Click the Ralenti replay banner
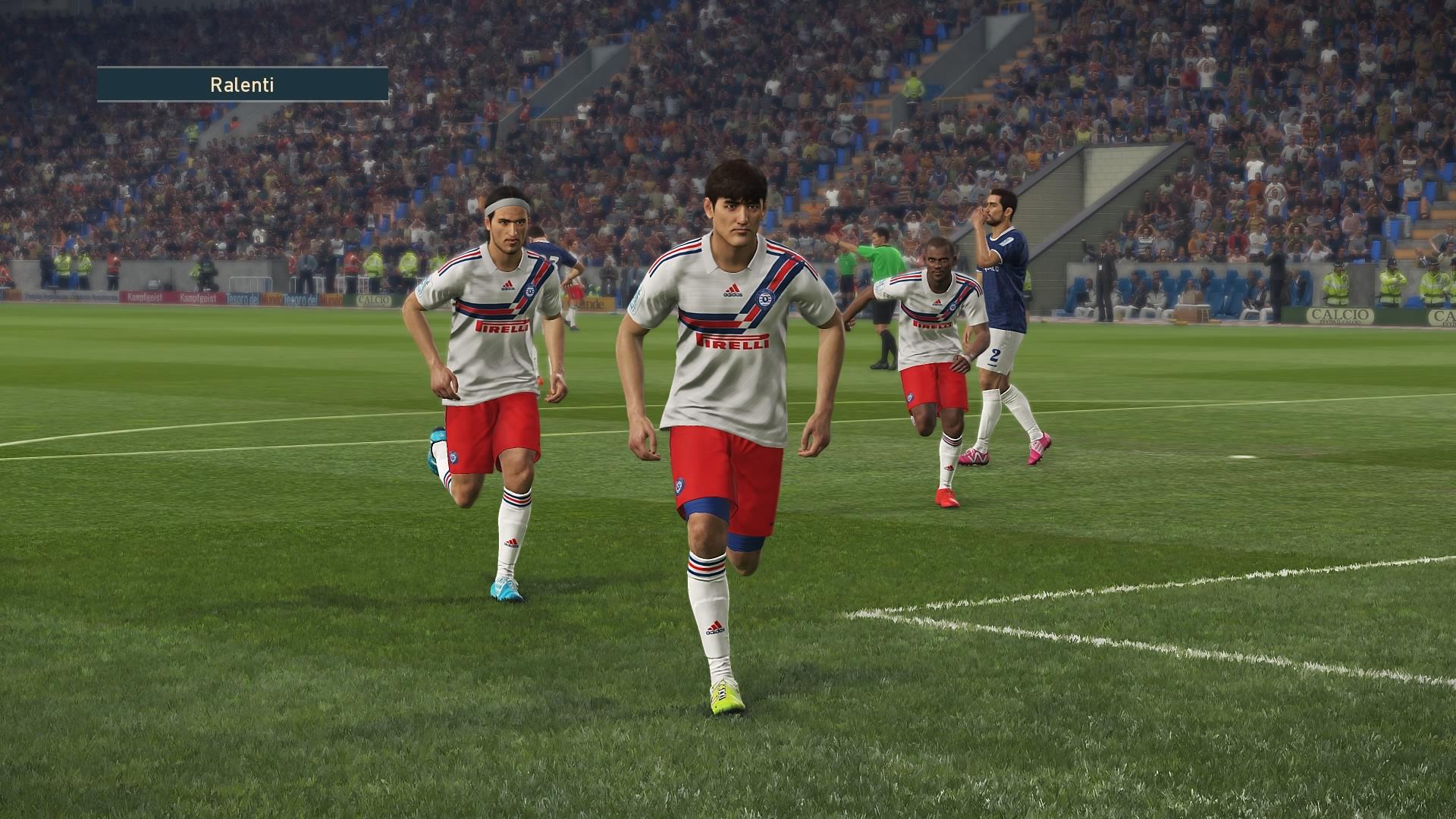 tap(242, 84)
